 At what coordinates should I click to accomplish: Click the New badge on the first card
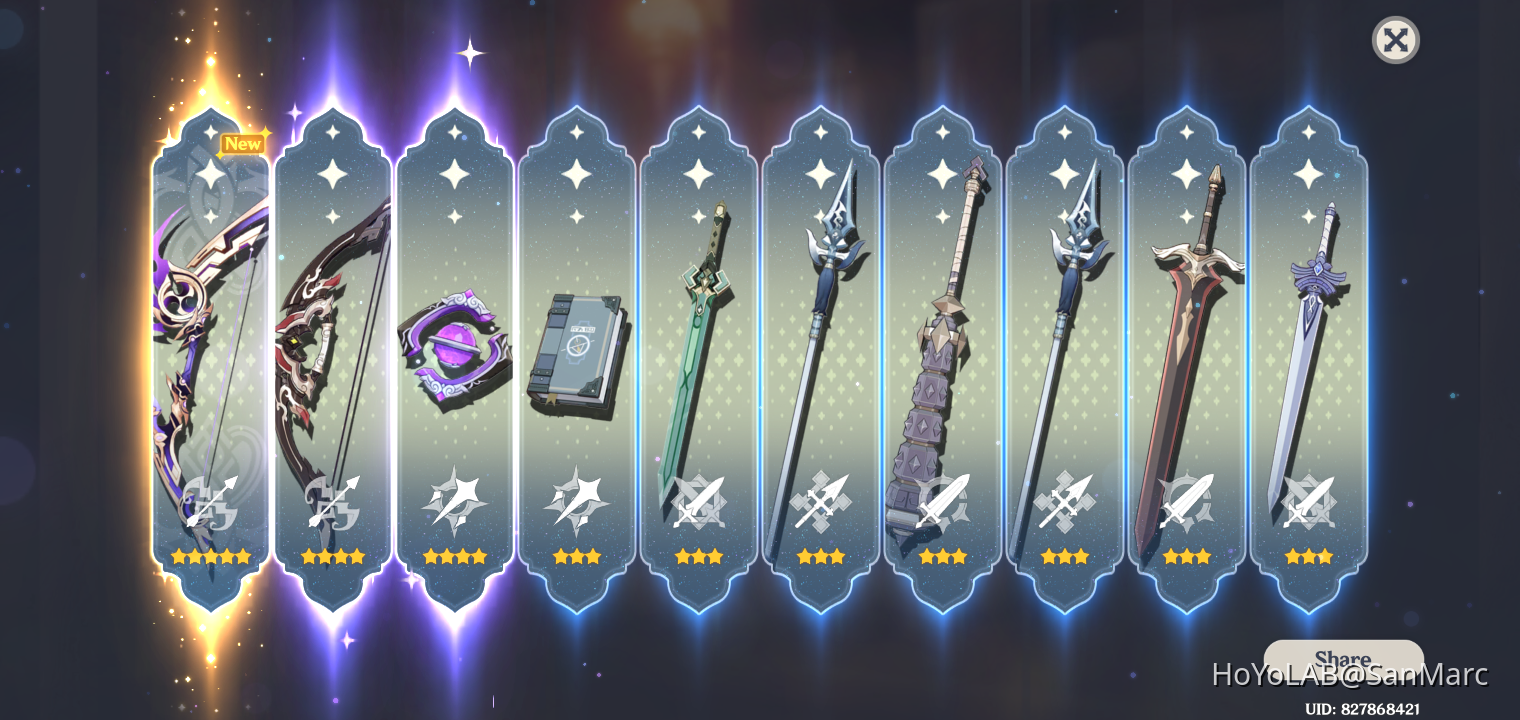[x=243, y=144]
